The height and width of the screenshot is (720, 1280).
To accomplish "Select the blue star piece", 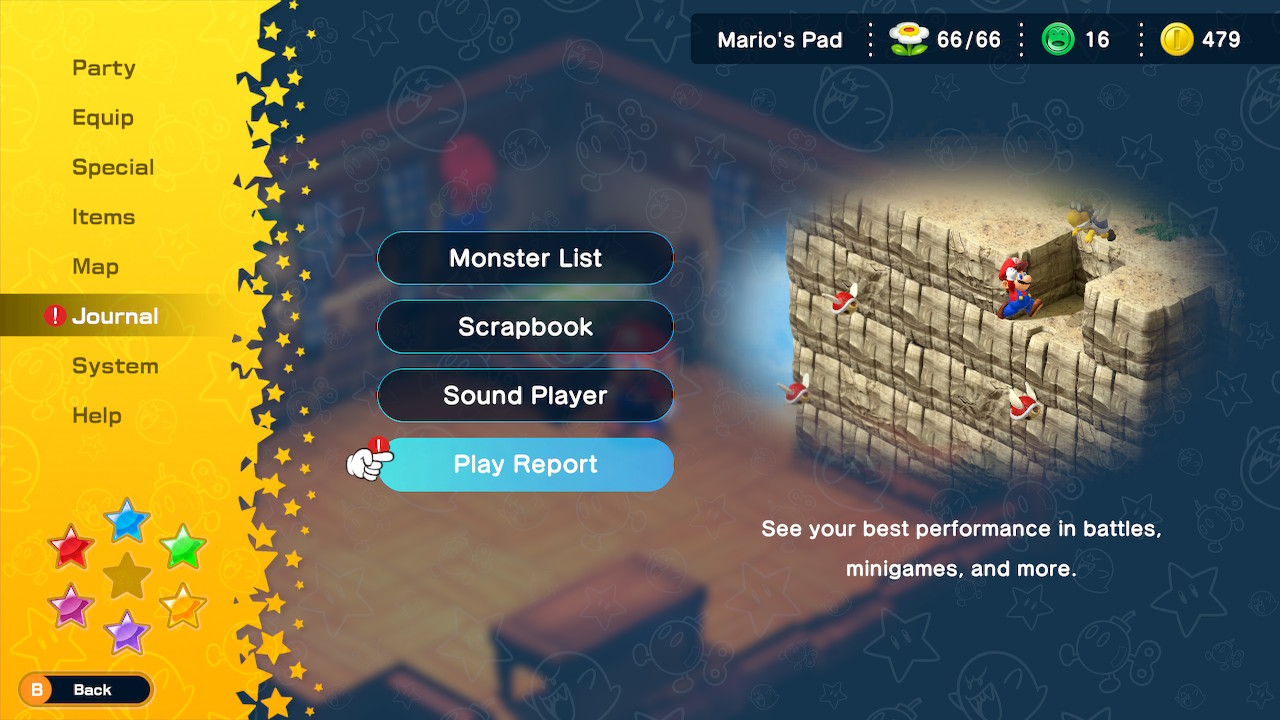I will tap(127, 521).
